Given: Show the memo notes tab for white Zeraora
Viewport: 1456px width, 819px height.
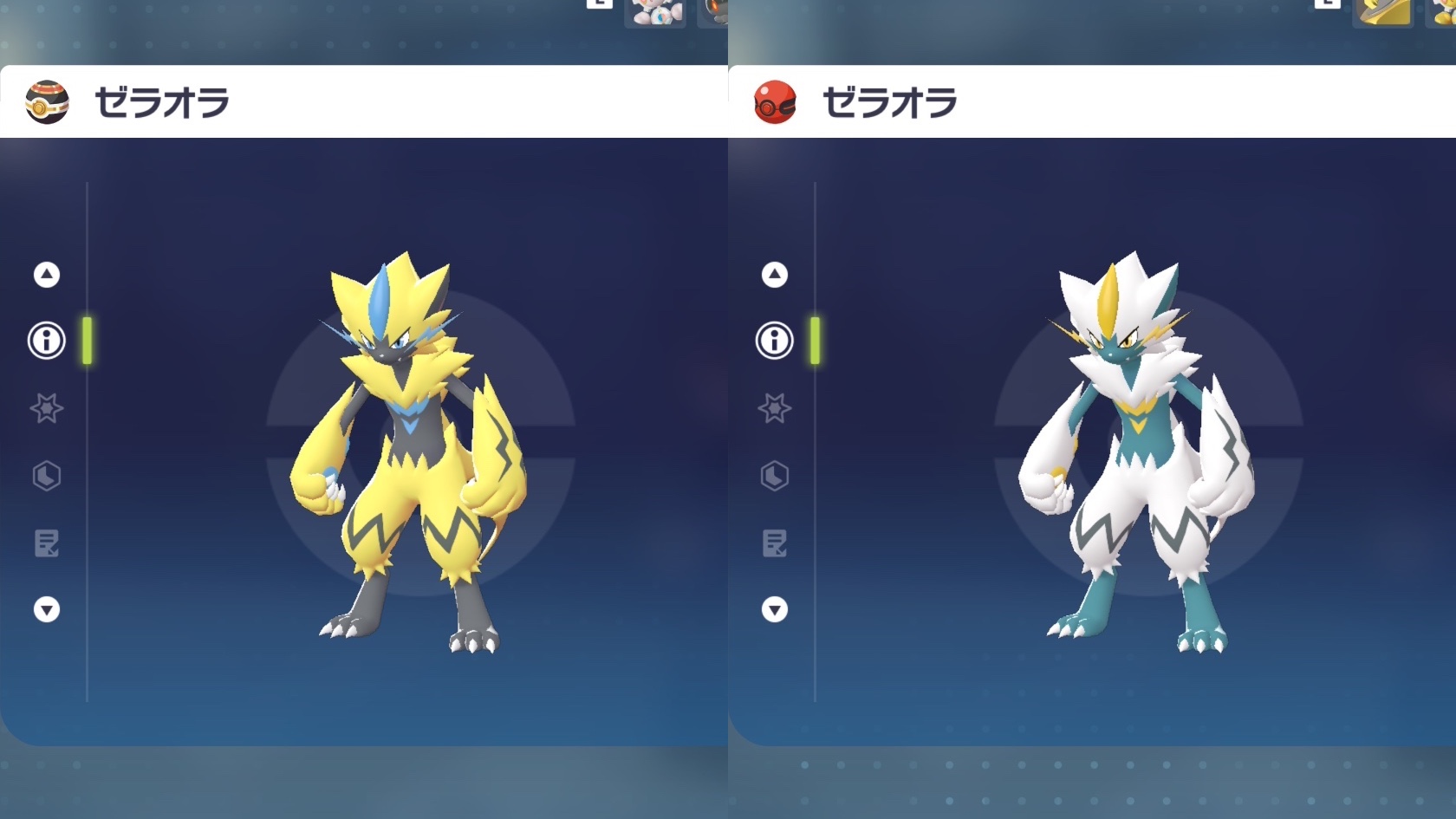Looking at the screenshot, I should click(775, 543).
